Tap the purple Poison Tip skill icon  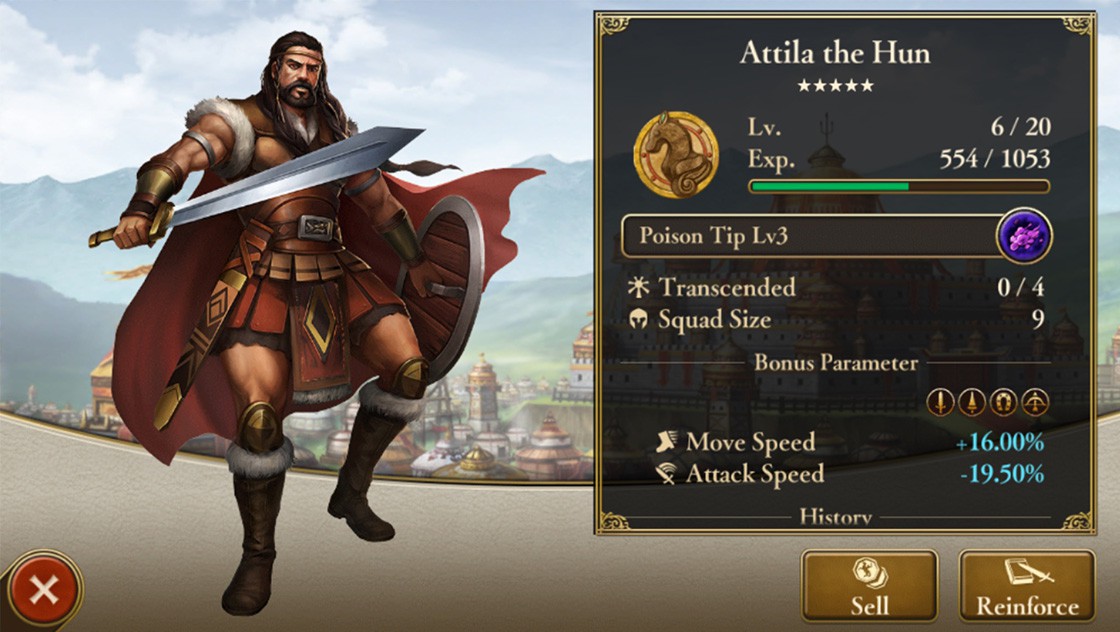click(x=1025, y=237)
